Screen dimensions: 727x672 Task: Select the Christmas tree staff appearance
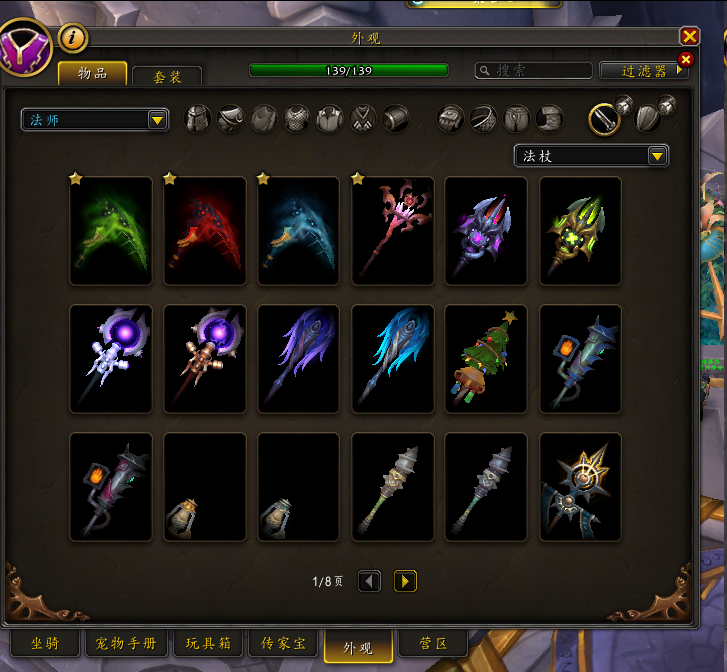coord(487,359)
